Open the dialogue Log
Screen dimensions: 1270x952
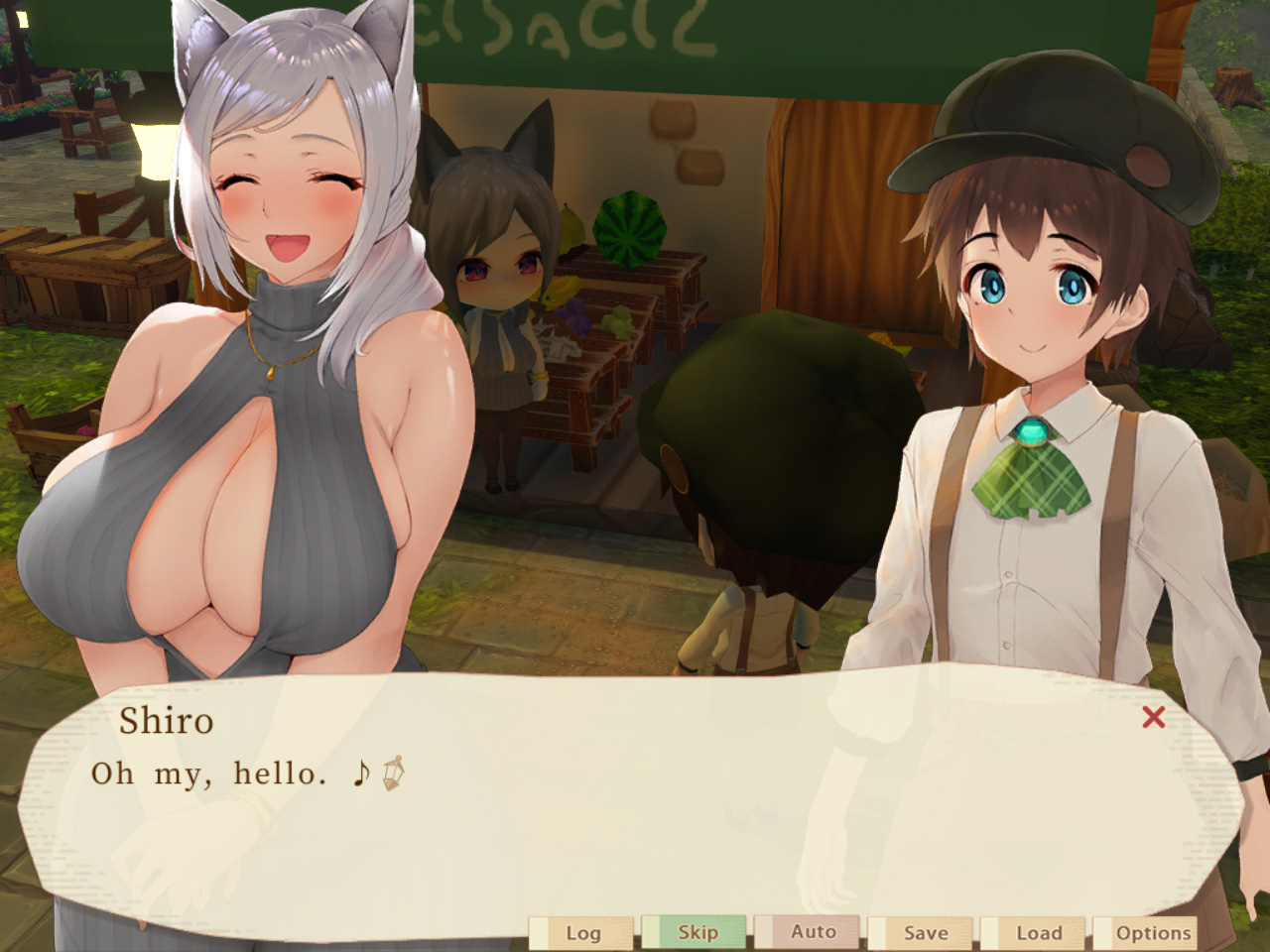[x=582, y=933]
